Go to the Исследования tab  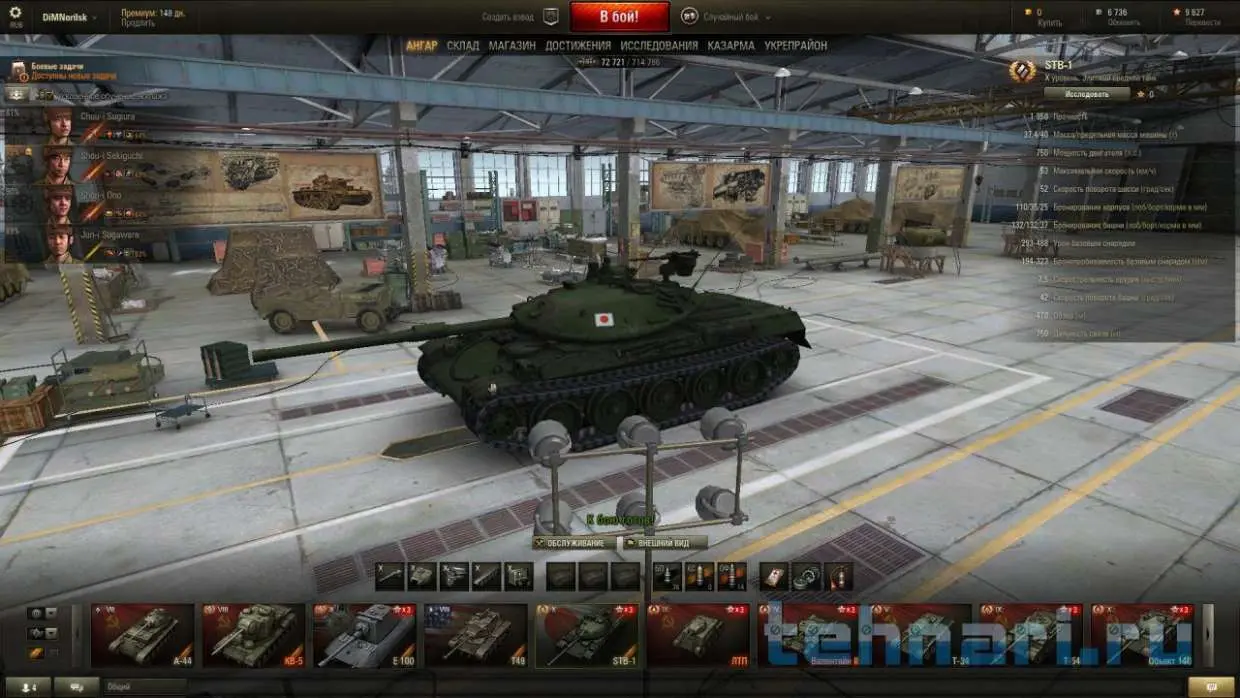[x=659, y=46]
